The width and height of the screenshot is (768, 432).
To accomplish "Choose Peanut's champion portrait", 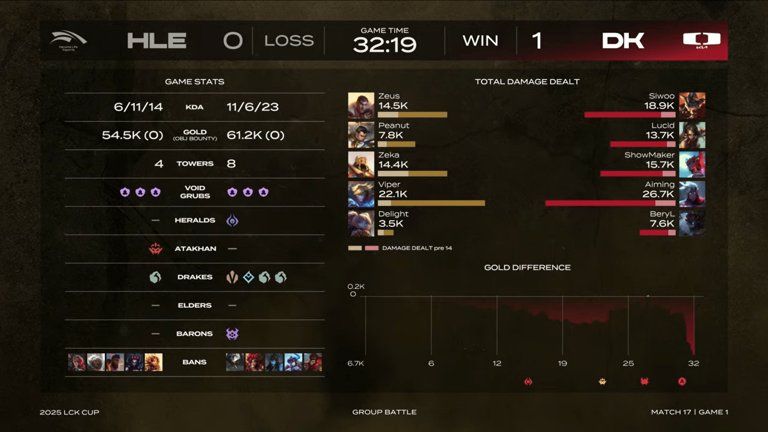I will point(361,135).
